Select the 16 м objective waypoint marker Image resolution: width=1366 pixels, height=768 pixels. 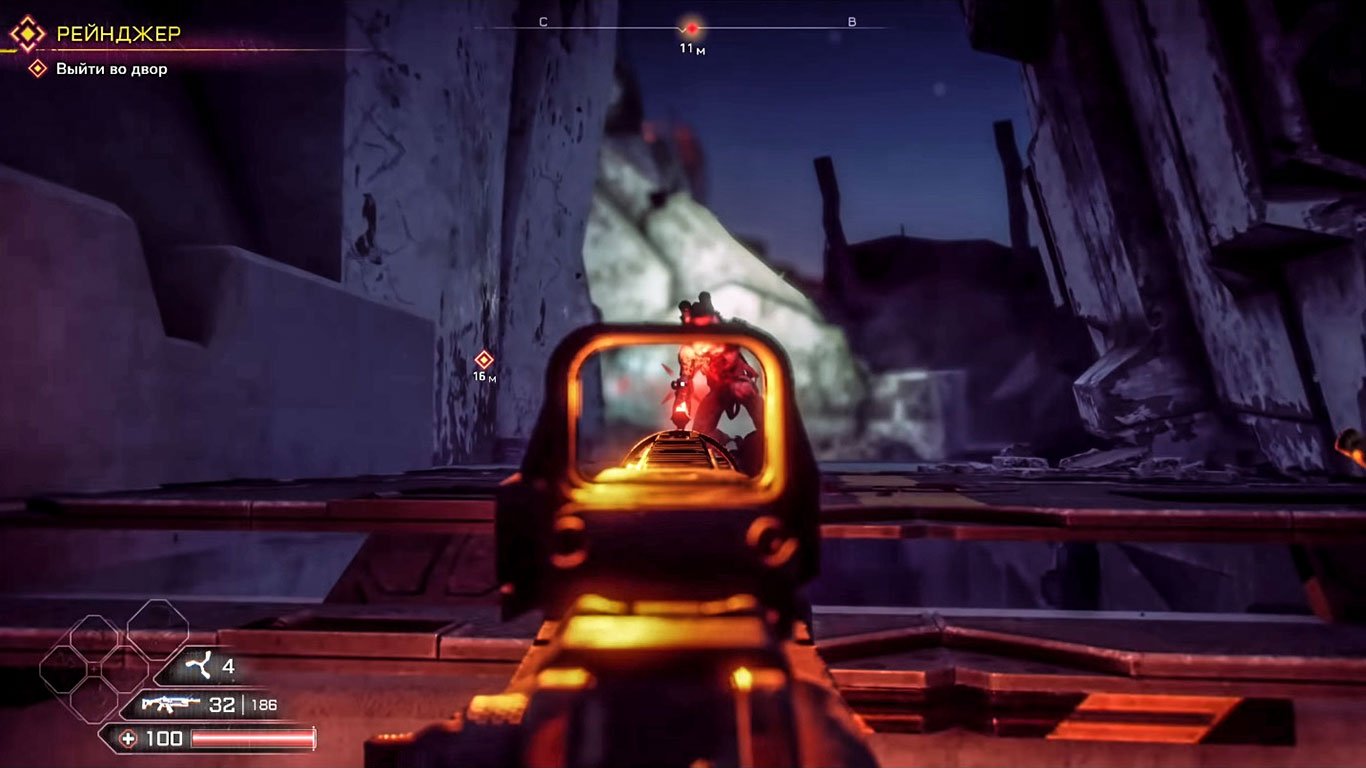pos(484,359)
